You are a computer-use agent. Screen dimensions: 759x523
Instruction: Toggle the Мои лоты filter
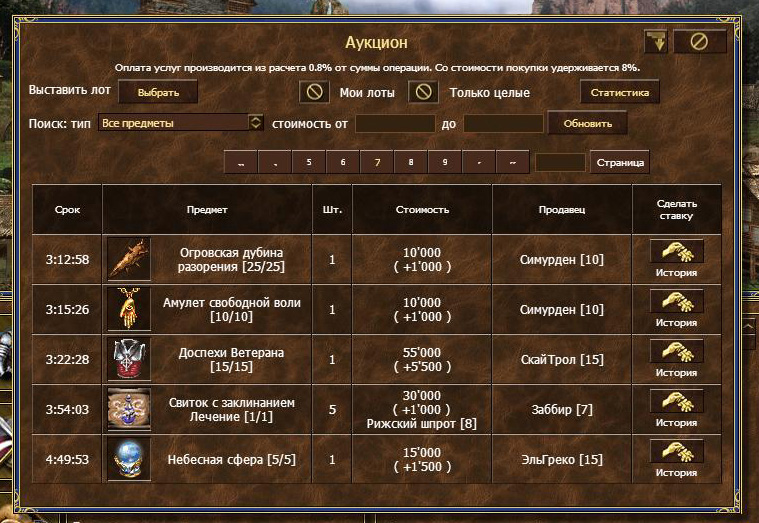coord(314,92)
